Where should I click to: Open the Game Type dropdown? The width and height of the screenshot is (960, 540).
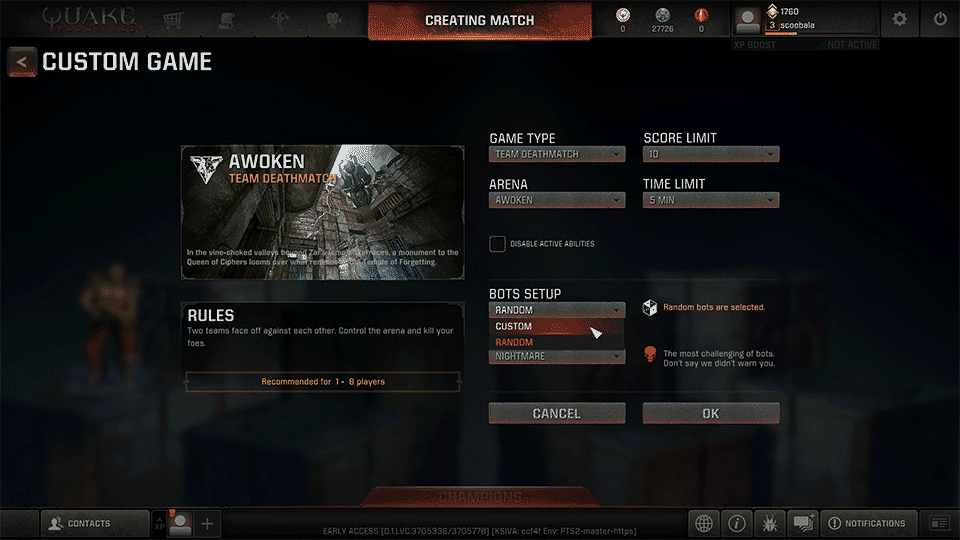(x=557, y=154)
